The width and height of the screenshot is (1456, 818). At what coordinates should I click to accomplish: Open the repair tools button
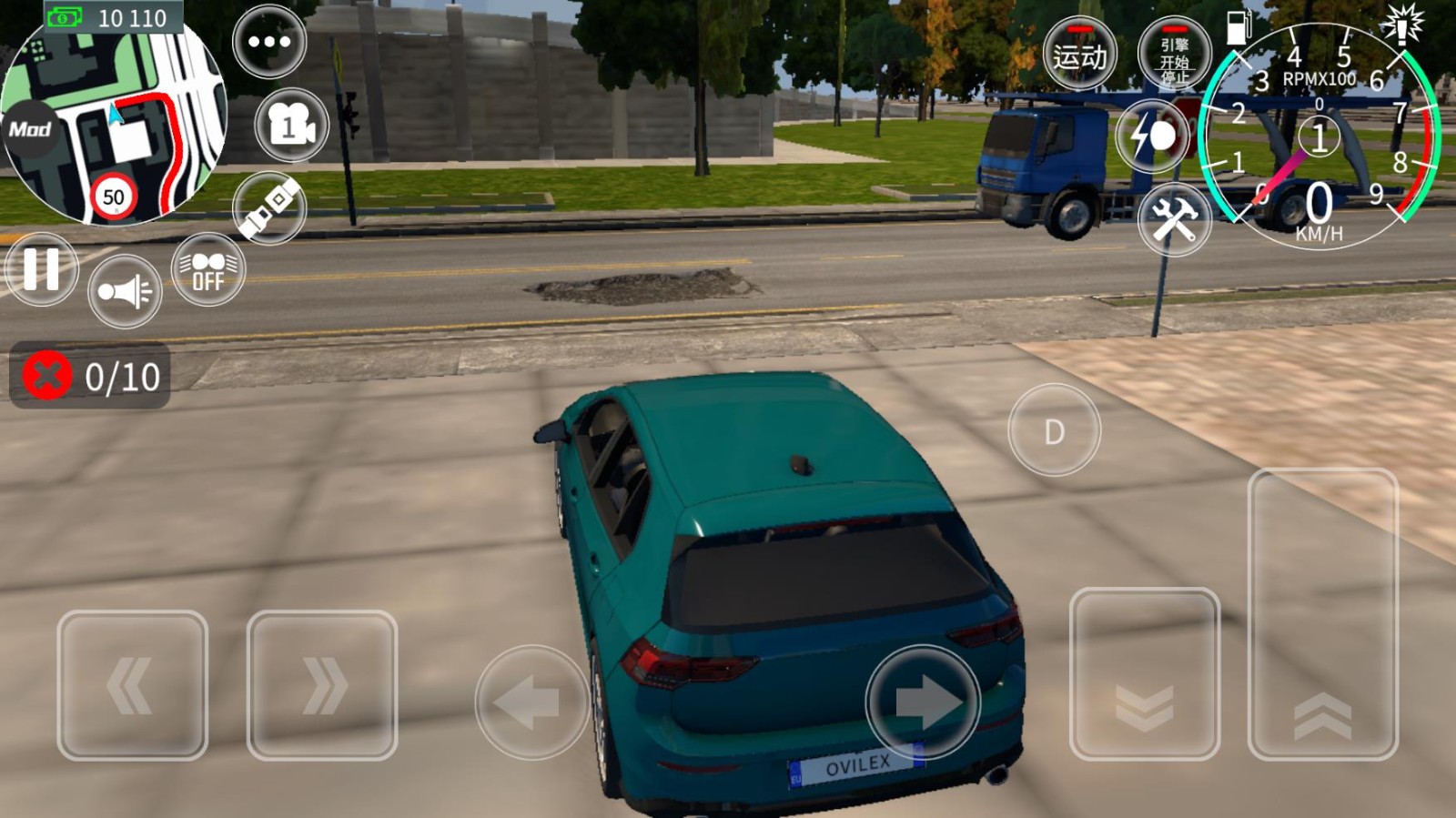coord(1174,219)
